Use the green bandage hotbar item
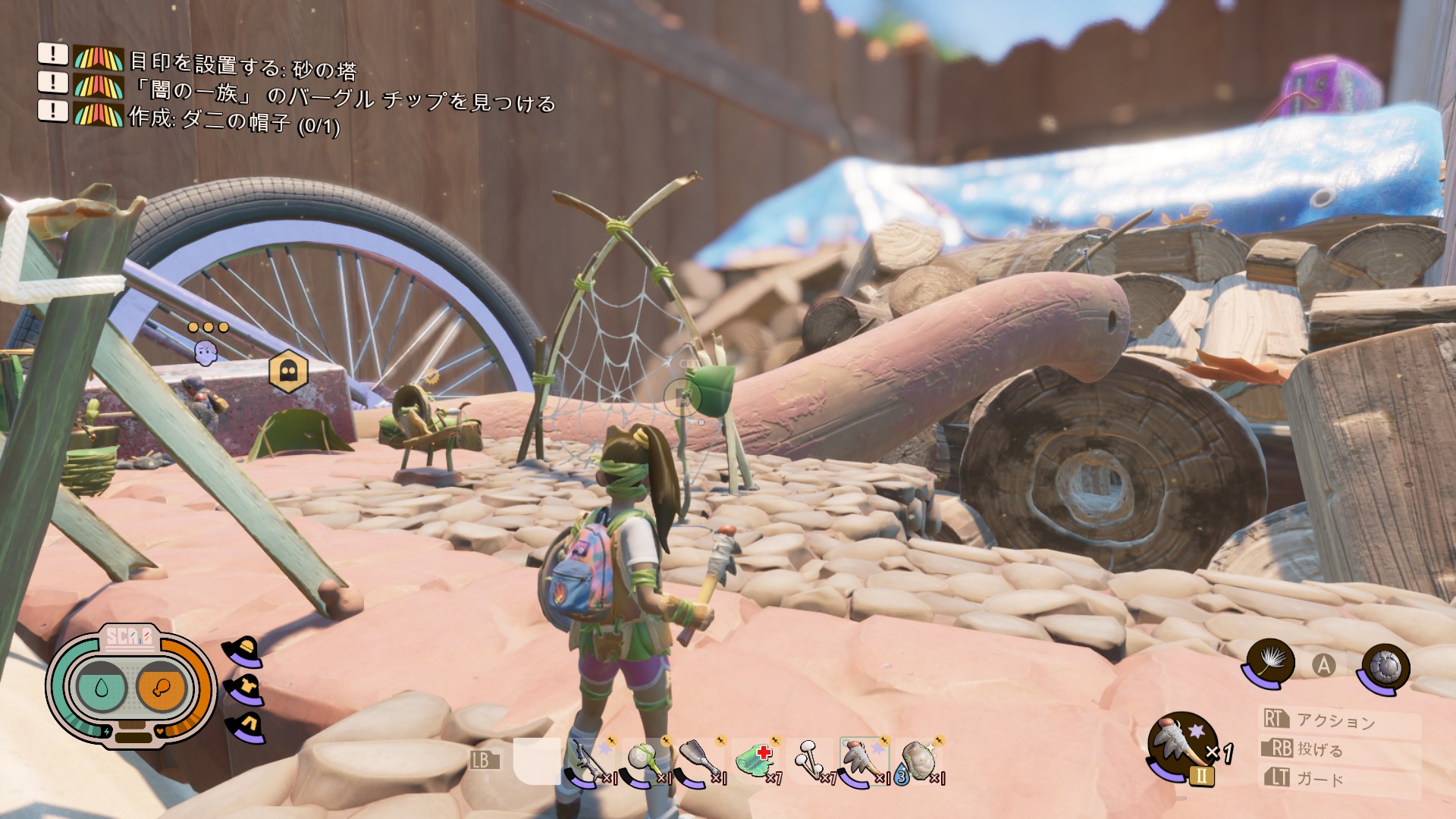The height and width of the screenshot is (819, 1456). (756, 761)
